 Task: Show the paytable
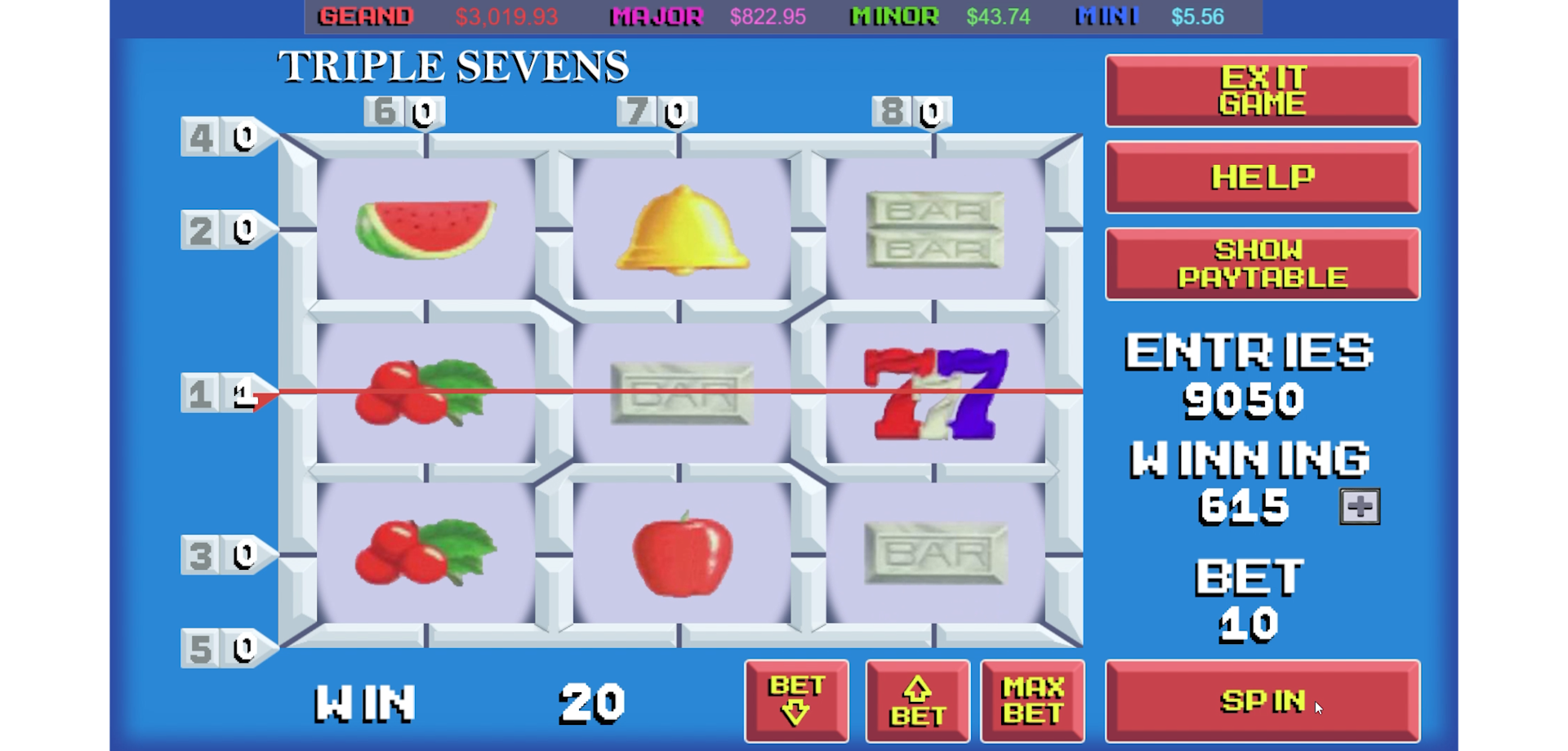click(x=1262, y=263)
